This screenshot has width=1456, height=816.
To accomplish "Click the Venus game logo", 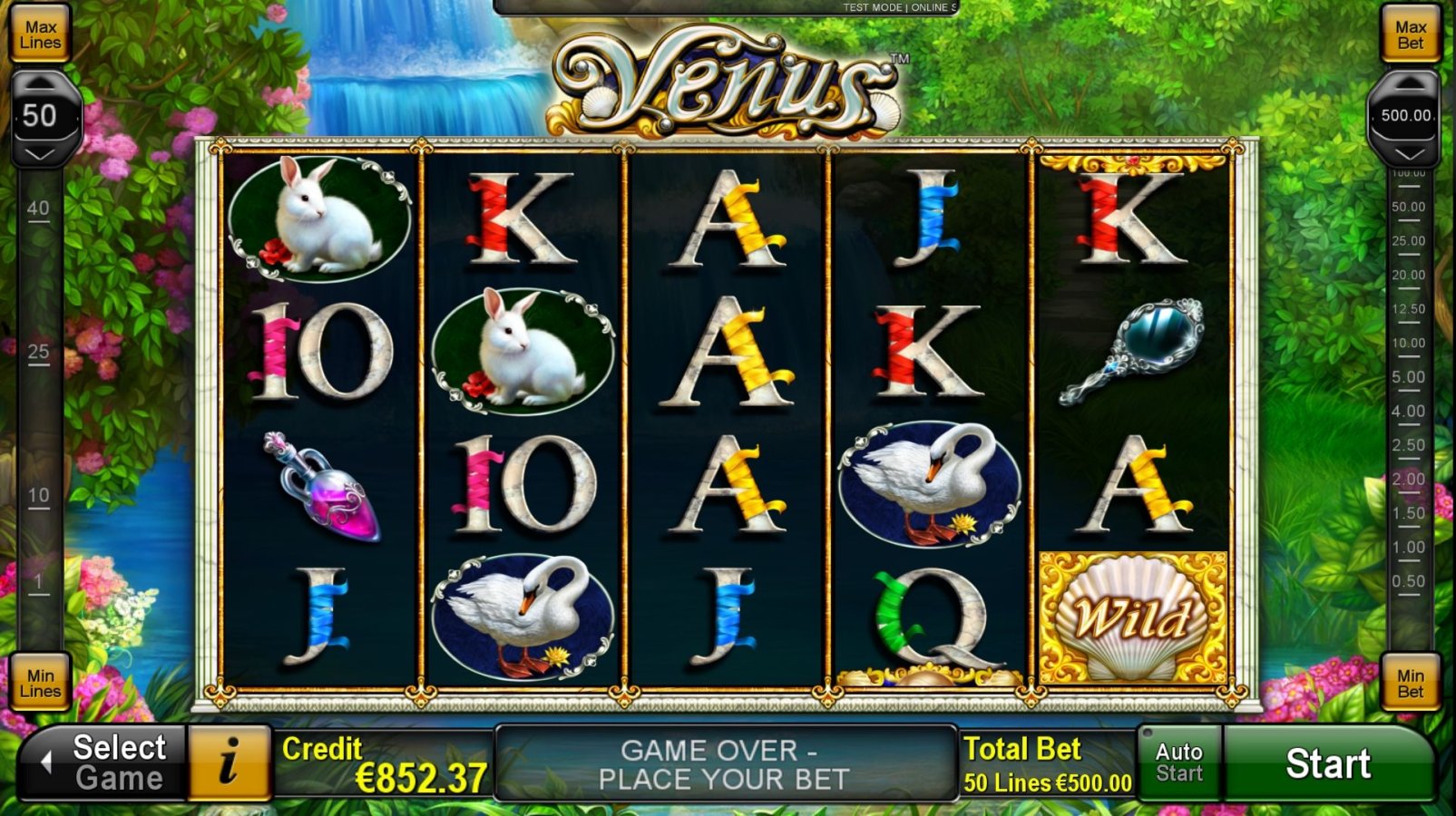I will coord(731,77).
